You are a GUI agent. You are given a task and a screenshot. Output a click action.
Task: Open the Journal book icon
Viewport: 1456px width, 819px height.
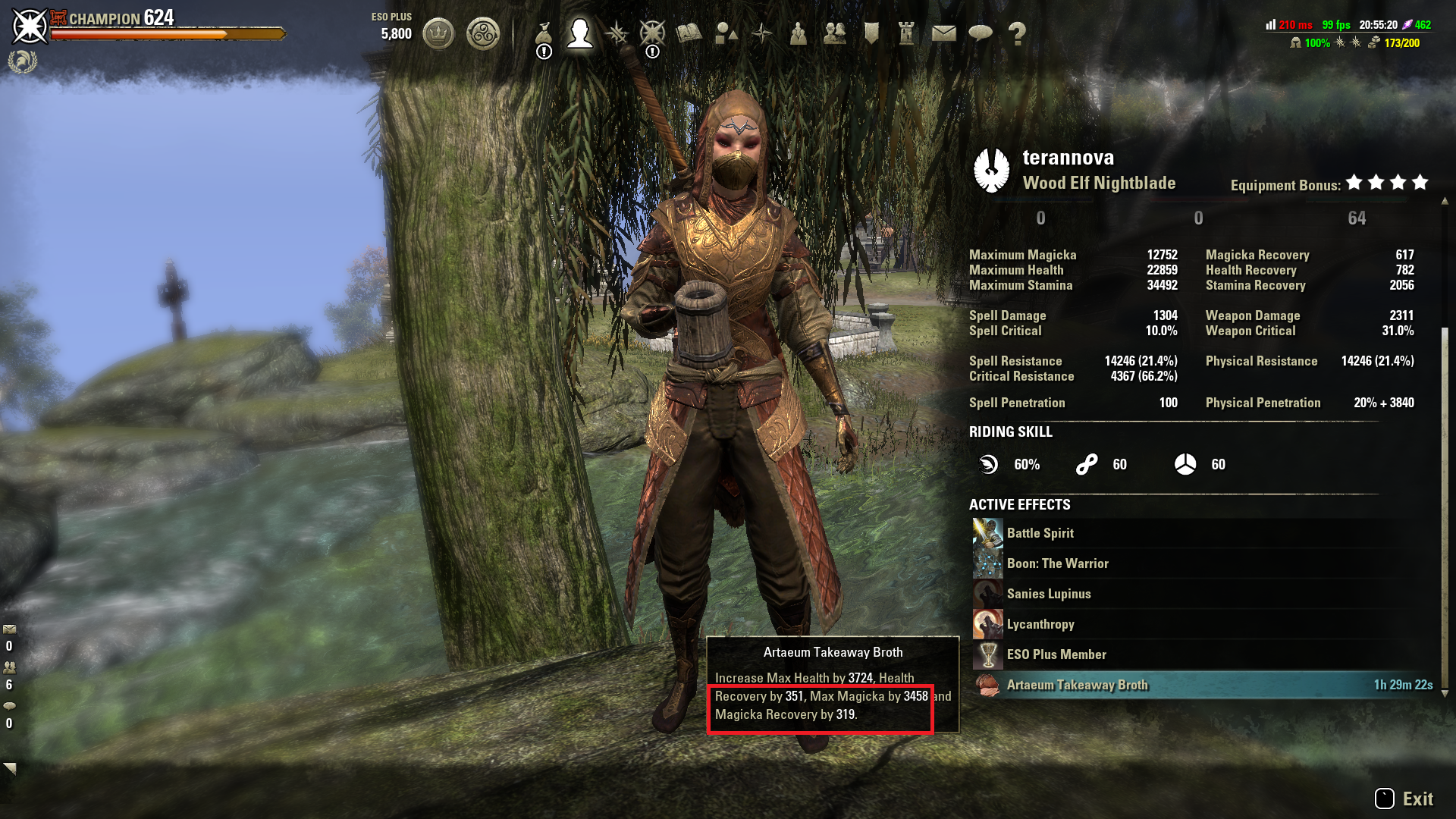(687, 33)
